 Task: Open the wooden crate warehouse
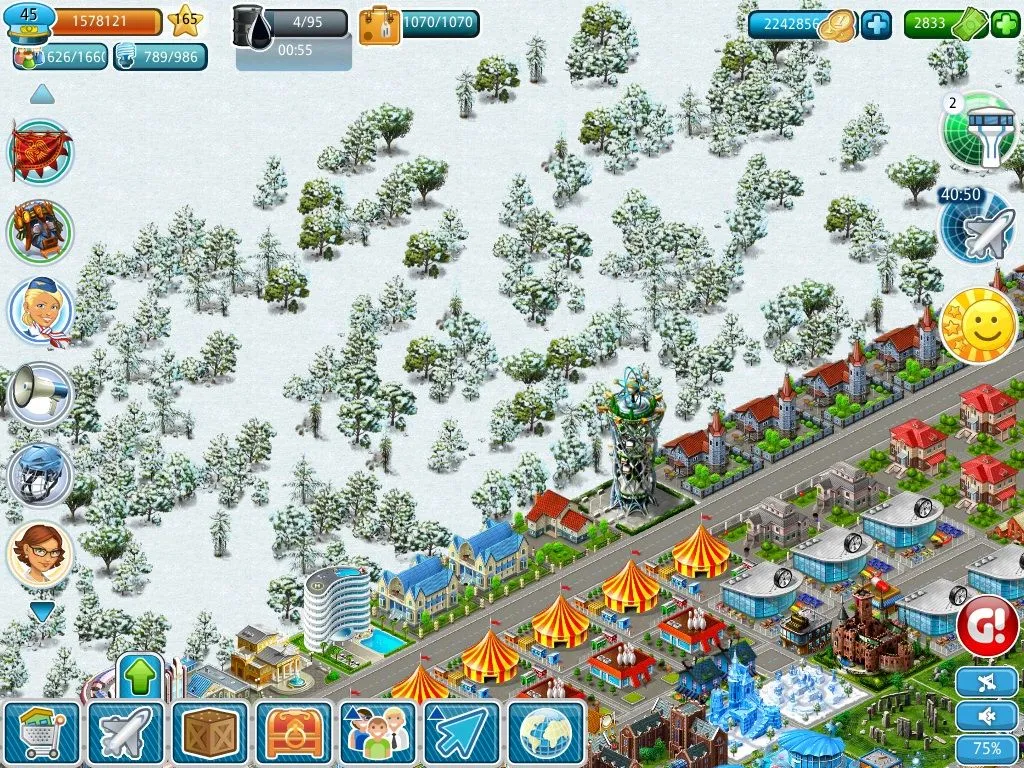209,733
